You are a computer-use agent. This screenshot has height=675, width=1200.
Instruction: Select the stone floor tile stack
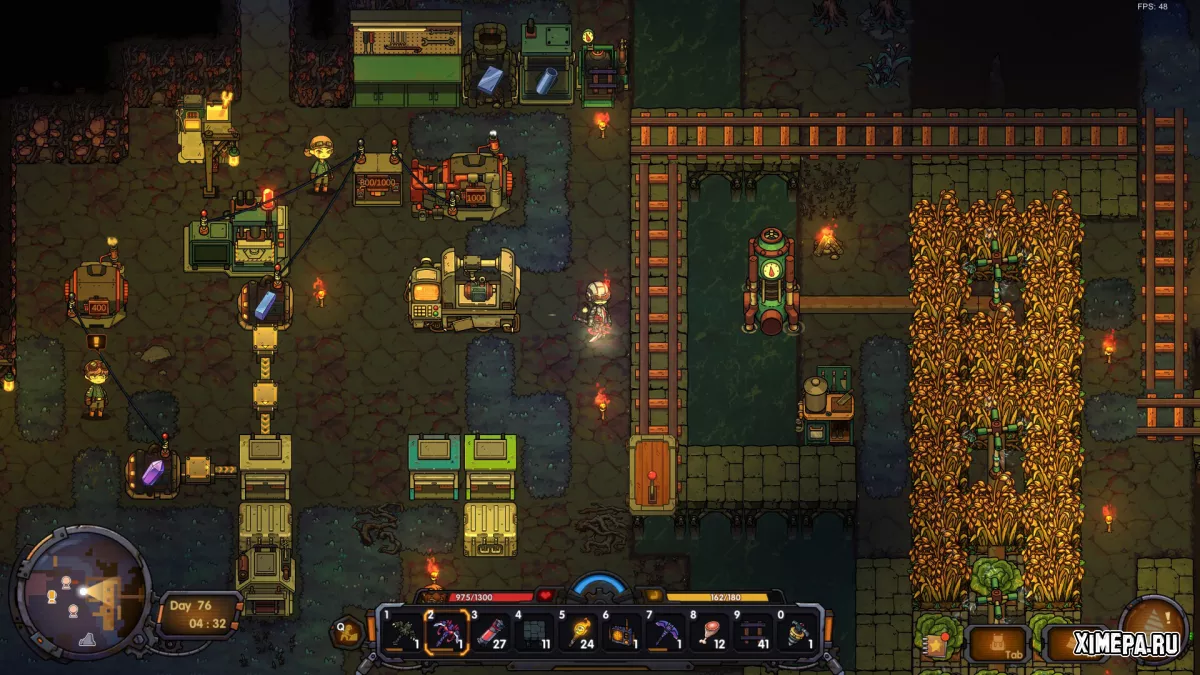pyautogui.click(x=533, y=633)
